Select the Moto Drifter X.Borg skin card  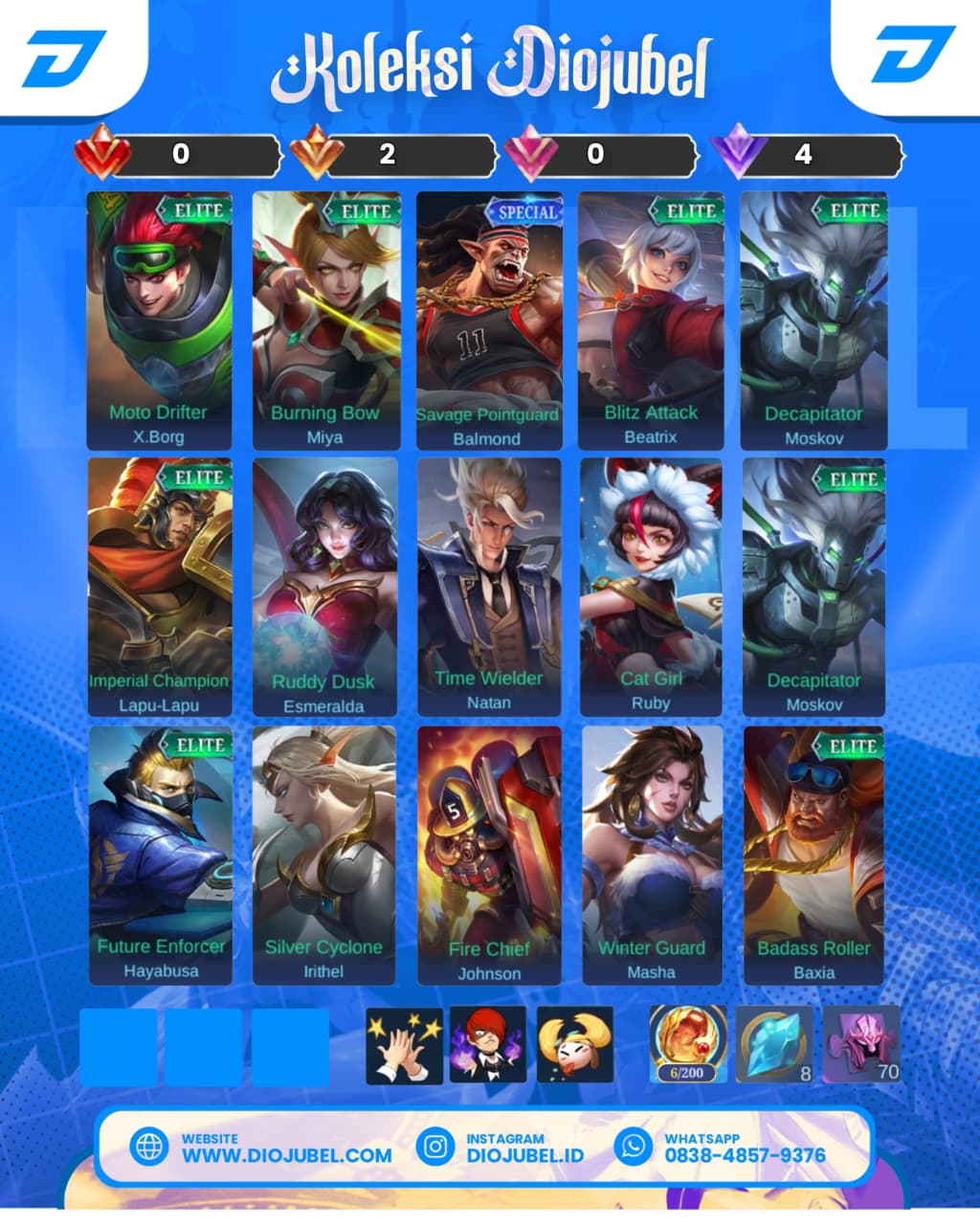[159, 321]
